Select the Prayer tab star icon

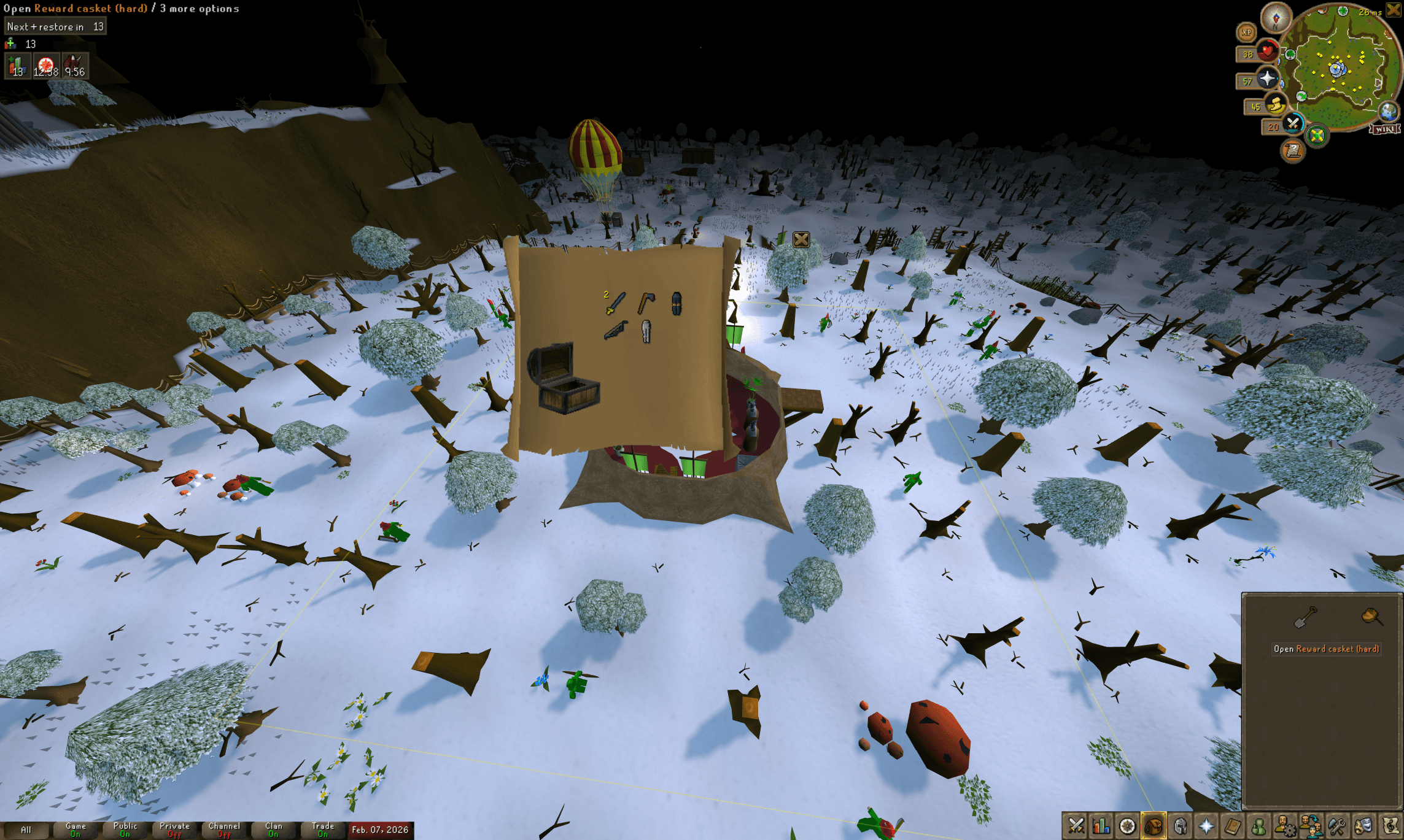(x=1208, y=827)
